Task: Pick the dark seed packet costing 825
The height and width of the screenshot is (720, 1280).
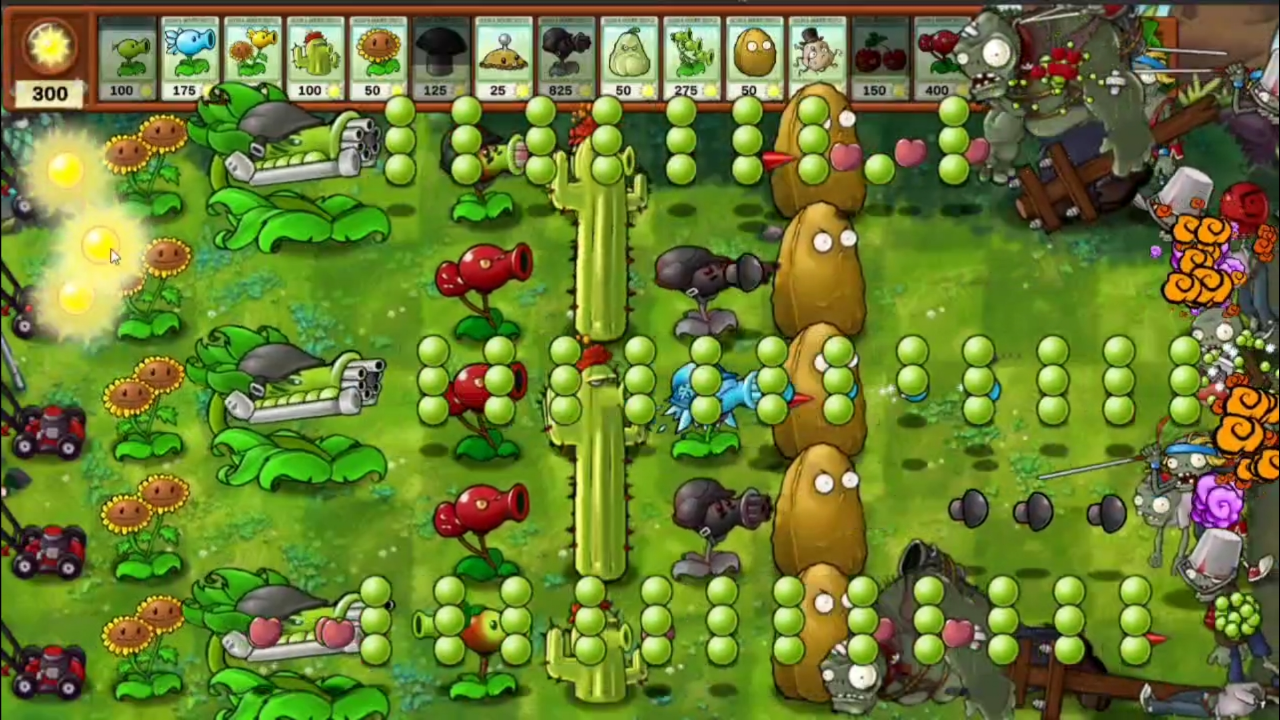Action: click(561, 55)
